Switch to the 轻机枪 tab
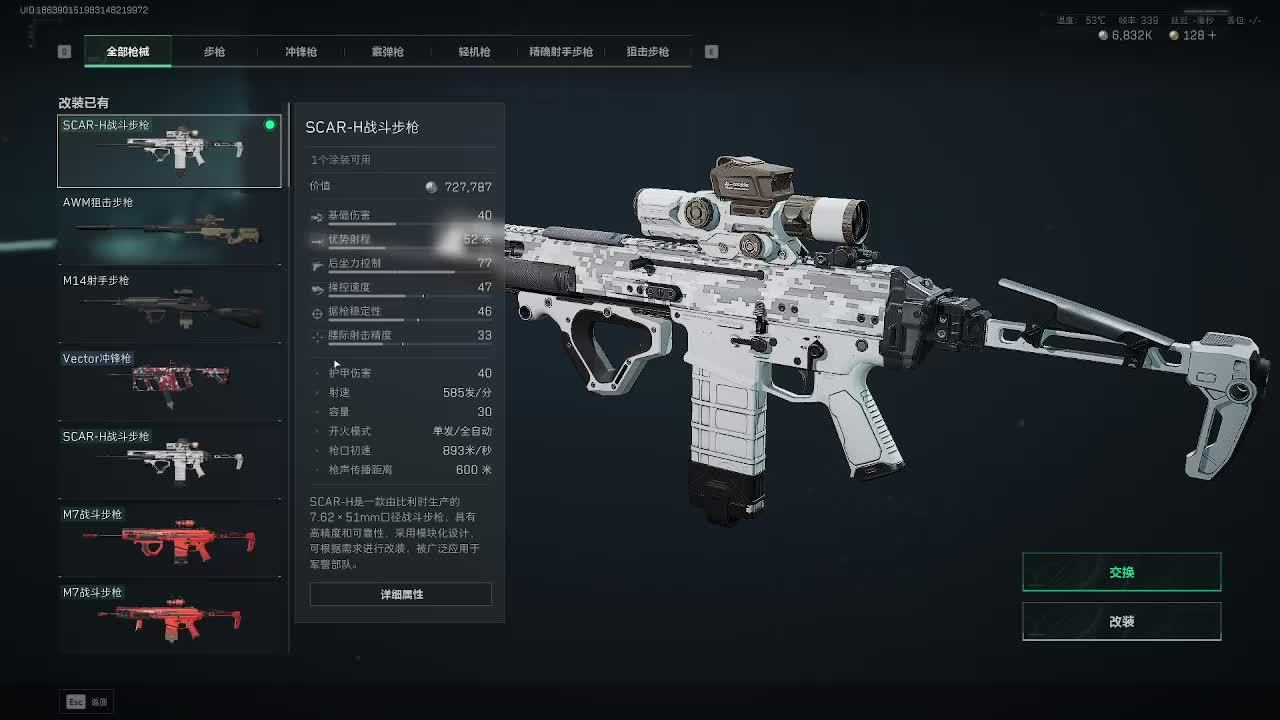 (x=474, y=52)
